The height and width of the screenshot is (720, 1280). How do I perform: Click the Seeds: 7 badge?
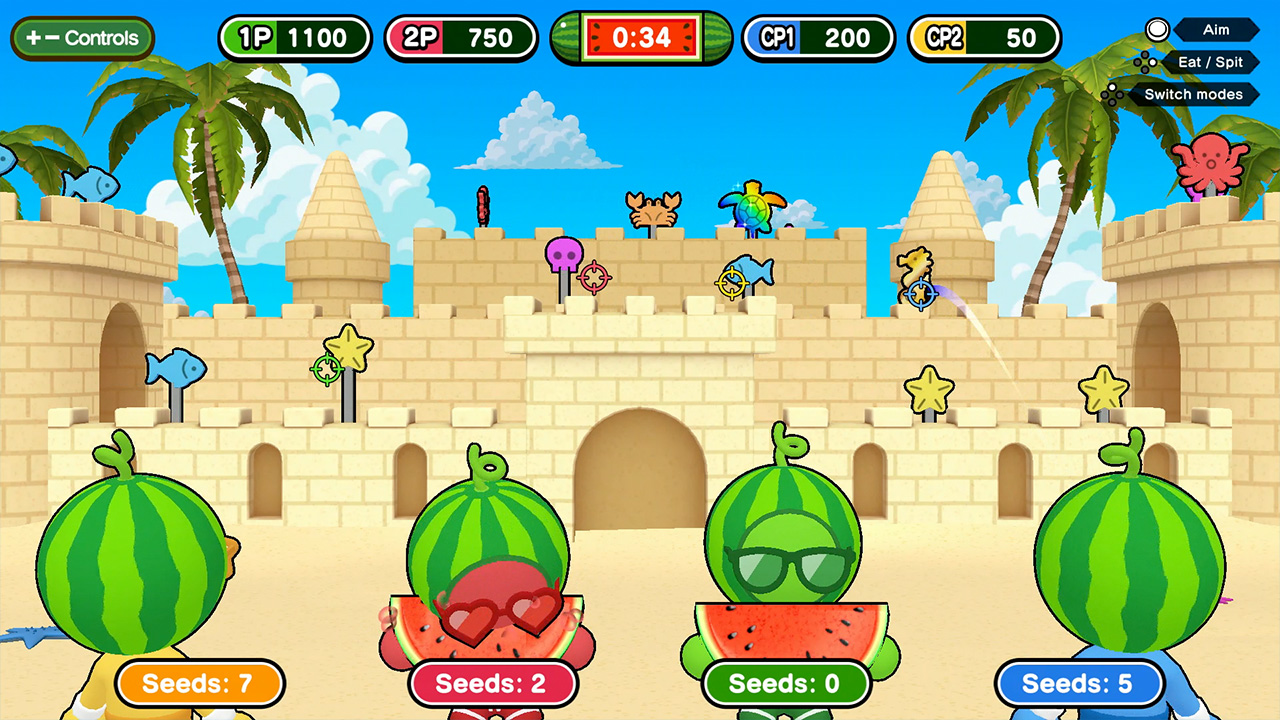coord(199,684)
